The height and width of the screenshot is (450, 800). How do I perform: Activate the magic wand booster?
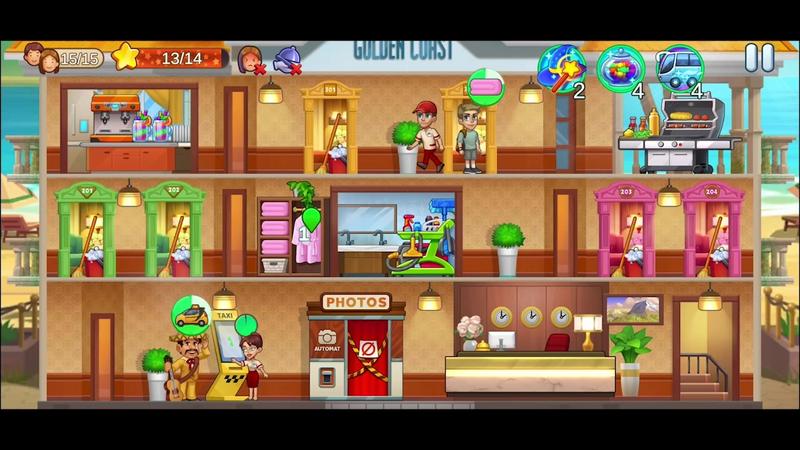(x=560, y=67)
